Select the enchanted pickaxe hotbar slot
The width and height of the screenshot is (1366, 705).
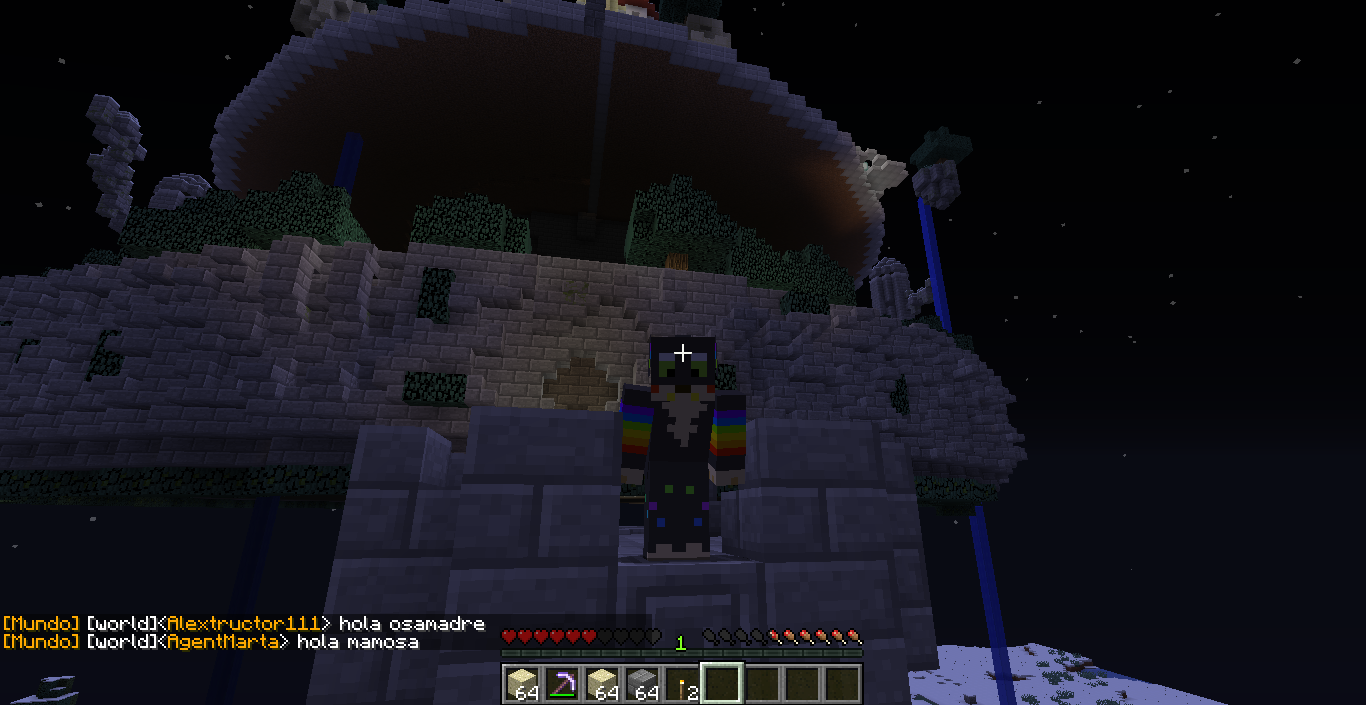pos(562,683)
